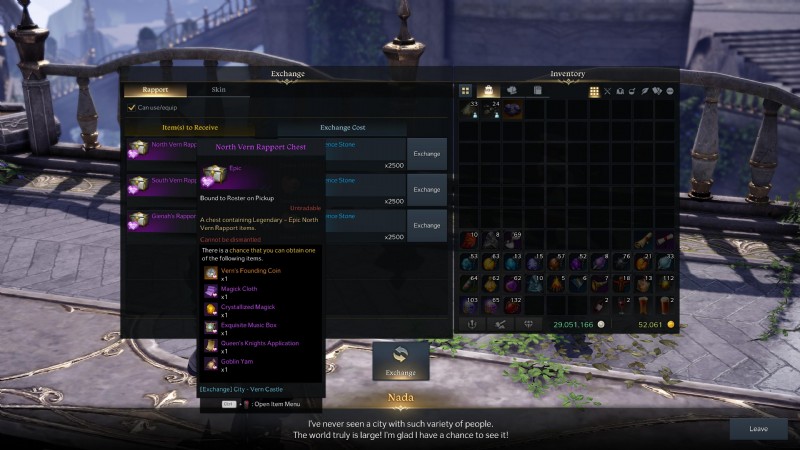The width and height of the screenshot is (800, 450).
Task: Pick the inventory stack with quantity 132
Action: point(512,306)
